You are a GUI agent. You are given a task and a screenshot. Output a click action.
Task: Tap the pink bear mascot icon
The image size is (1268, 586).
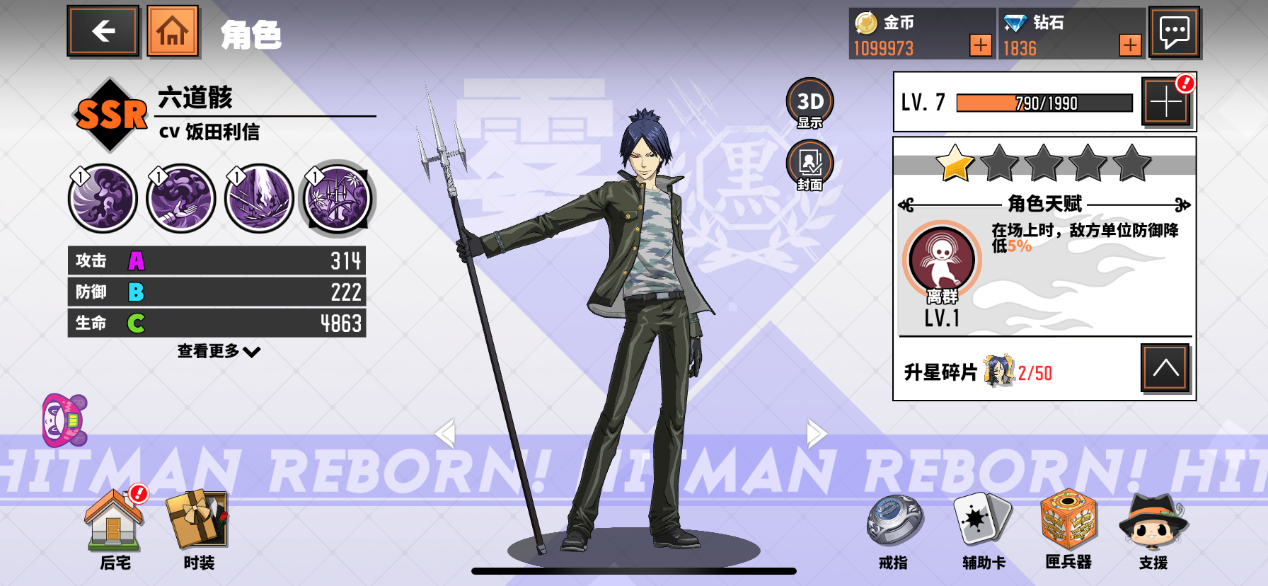64,420
